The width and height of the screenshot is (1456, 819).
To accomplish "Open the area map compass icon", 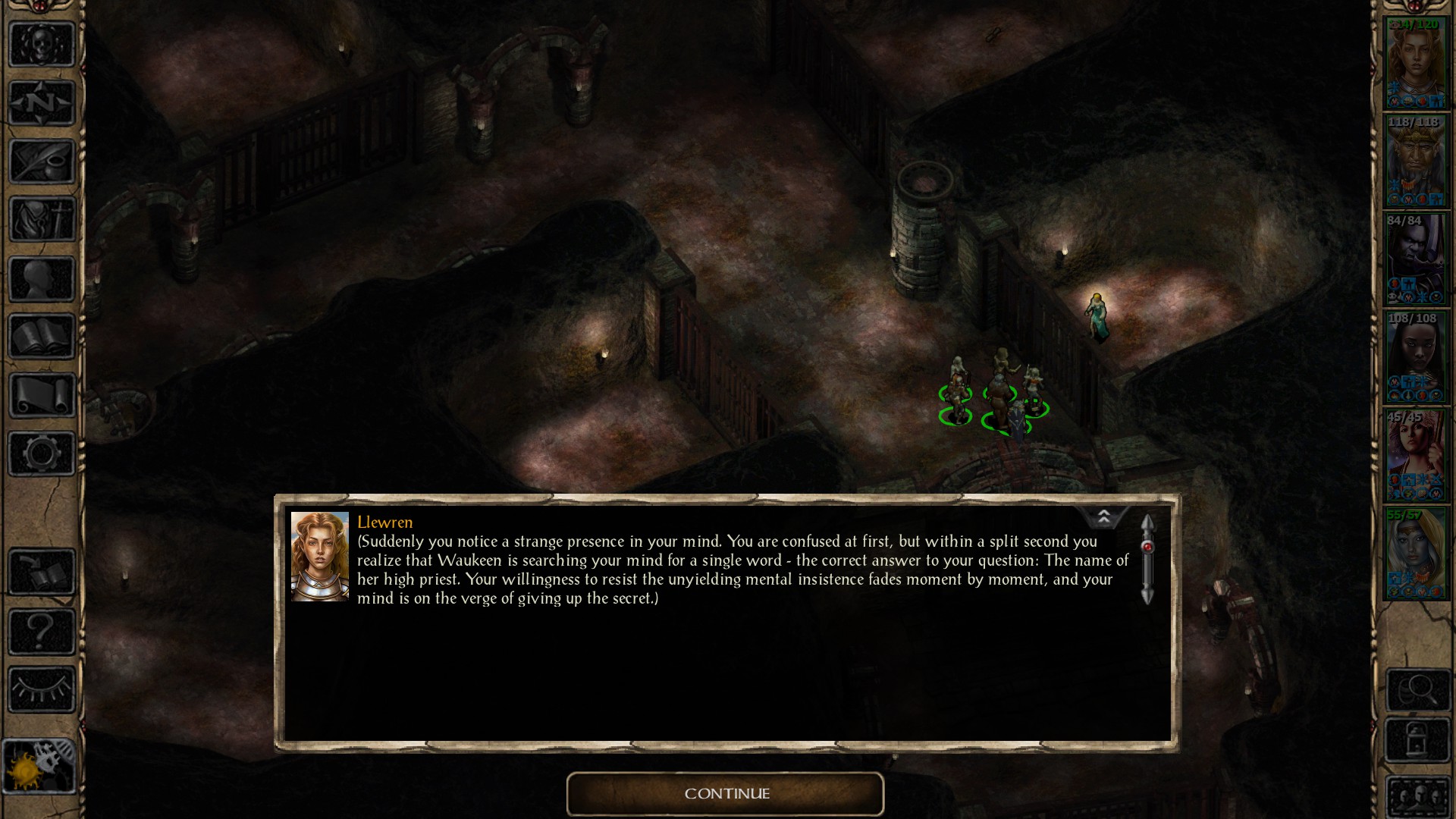I will (42, 102).
